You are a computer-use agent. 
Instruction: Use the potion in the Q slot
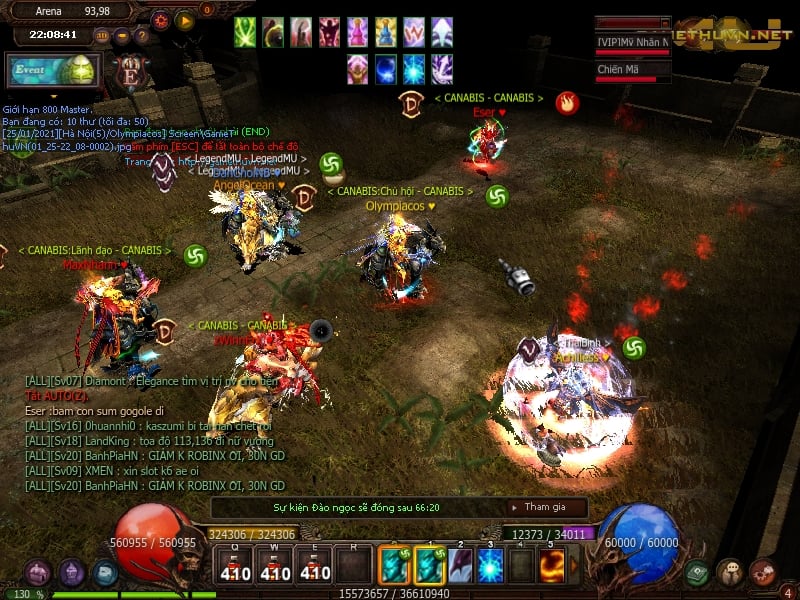235,567
